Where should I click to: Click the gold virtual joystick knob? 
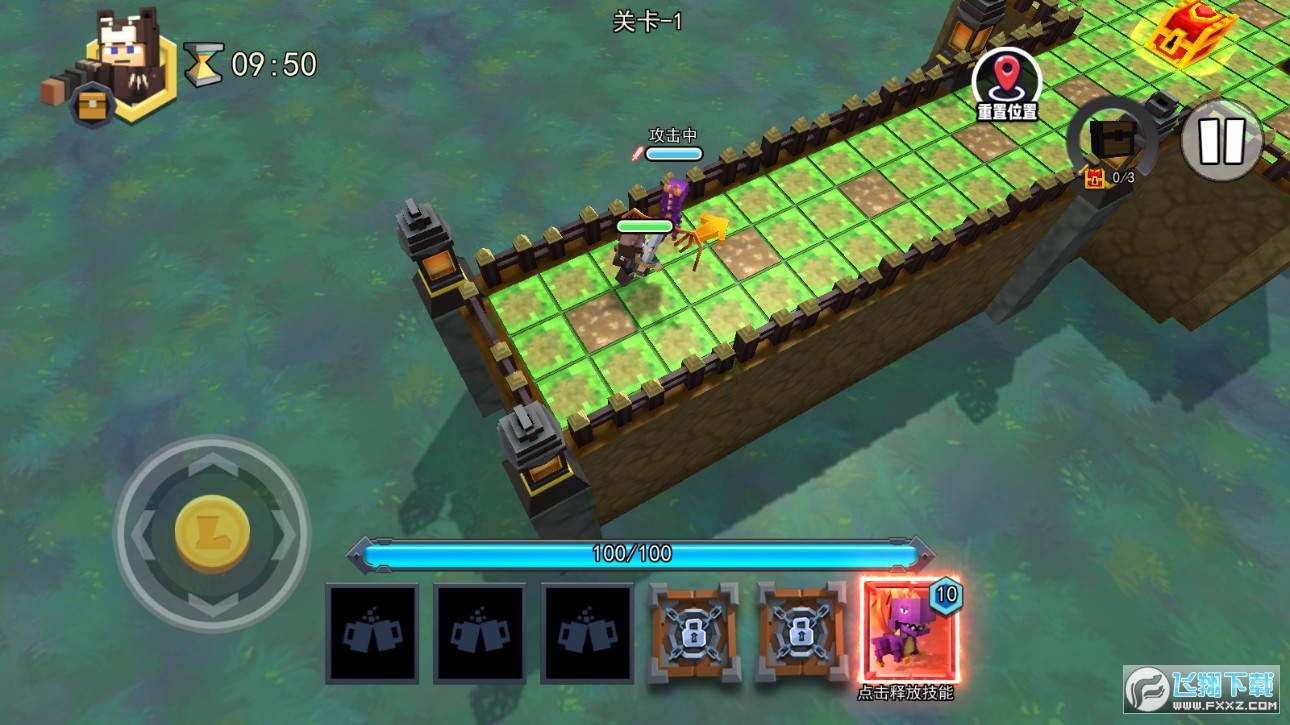212,532
